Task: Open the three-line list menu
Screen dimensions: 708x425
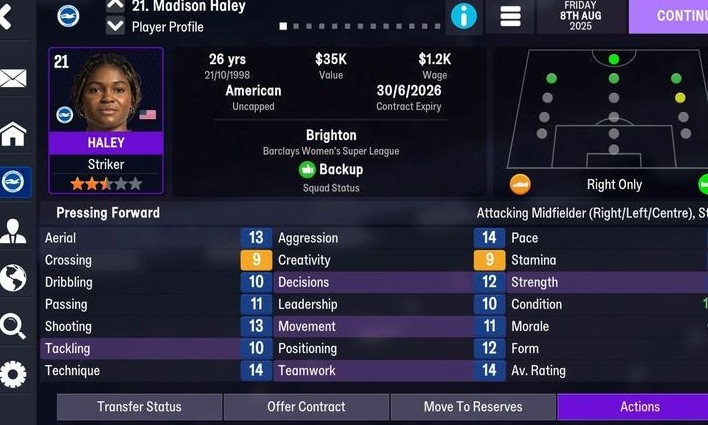Action: click(x=510, y=16)
